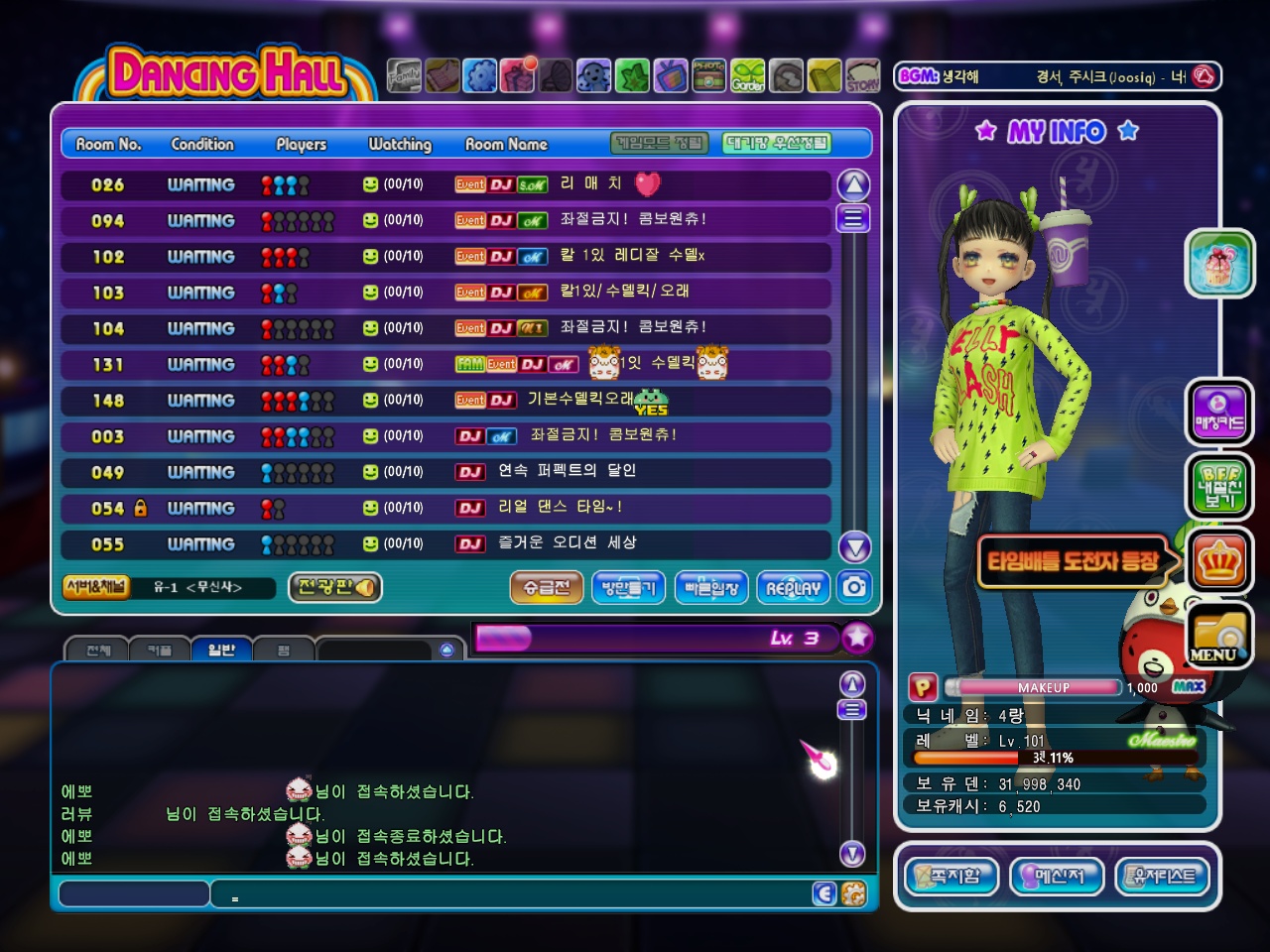This screenshot has width=1270, height=952.
Task: Open the Garden icon in top toolbar
Action: coord(748,76)
